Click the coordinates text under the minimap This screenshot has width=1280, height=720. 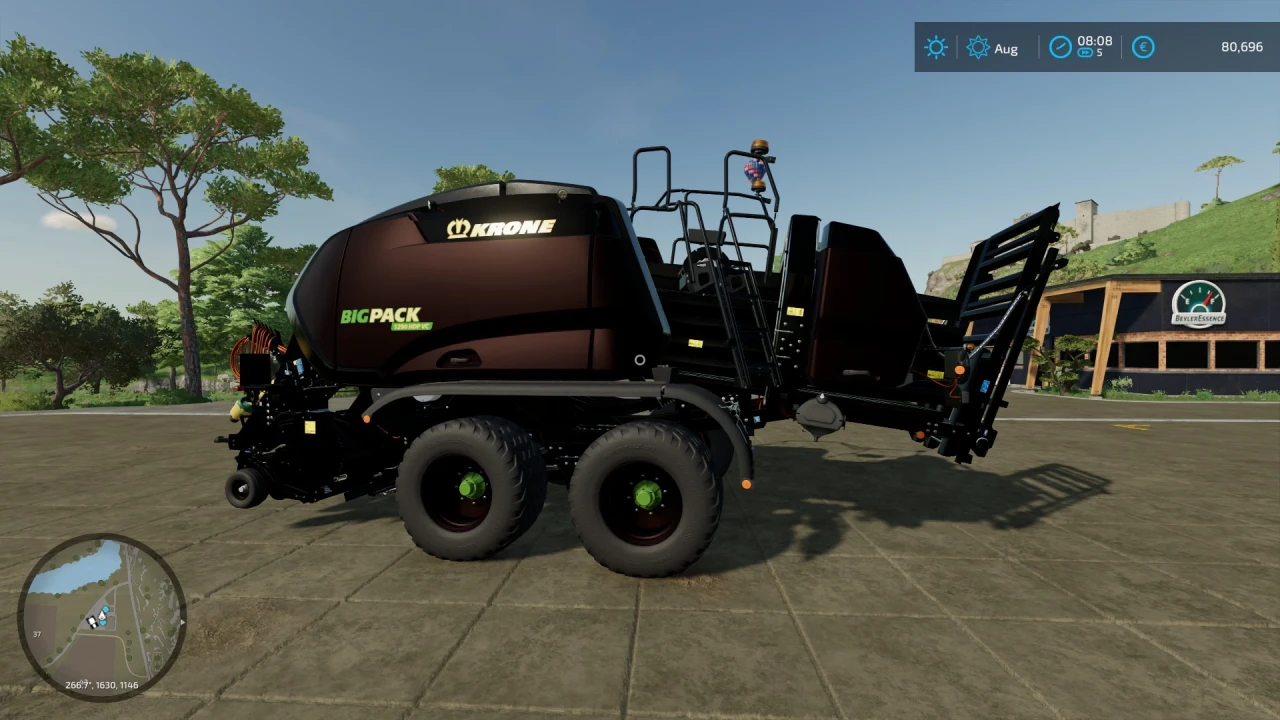pyautogui.click(x=101, y=686)
